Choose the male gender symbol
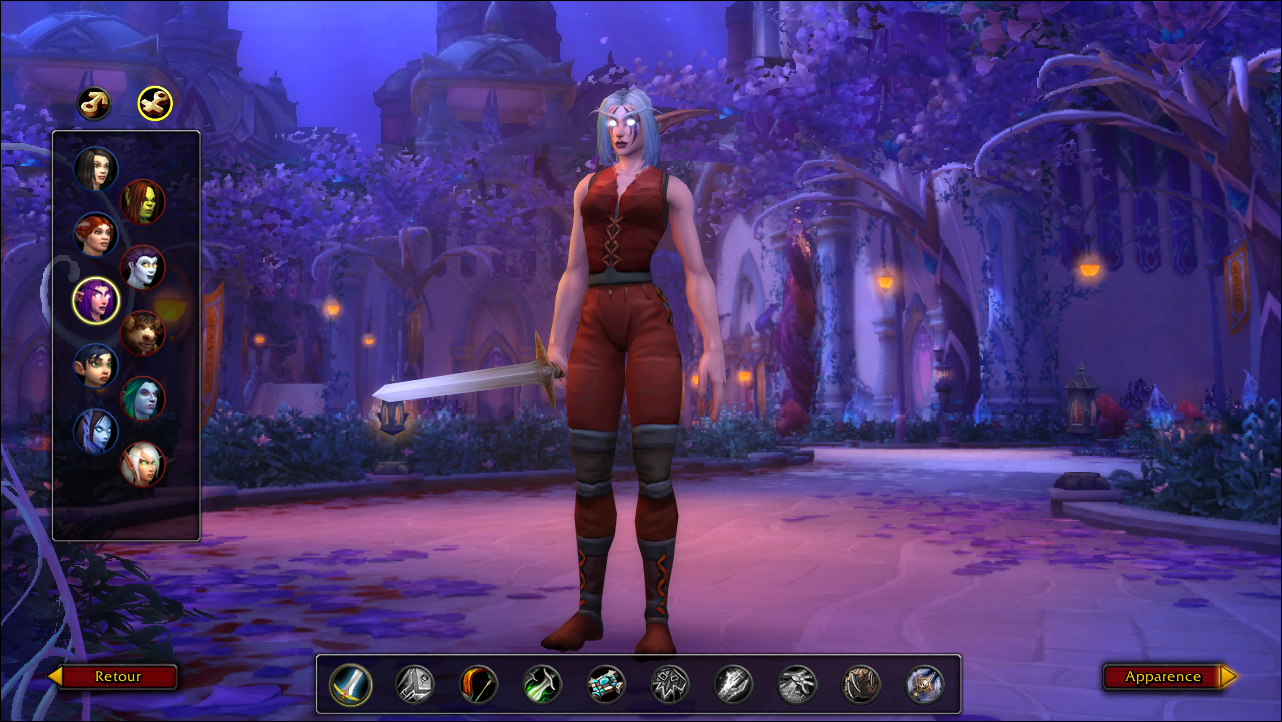 (94, 102)
